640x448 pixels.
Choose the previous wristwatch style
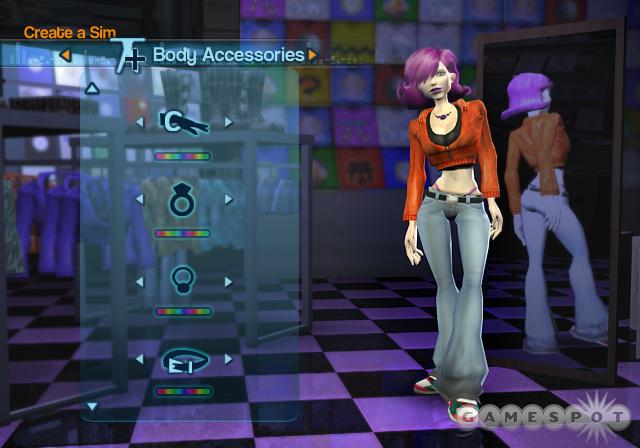click(139, 123)
